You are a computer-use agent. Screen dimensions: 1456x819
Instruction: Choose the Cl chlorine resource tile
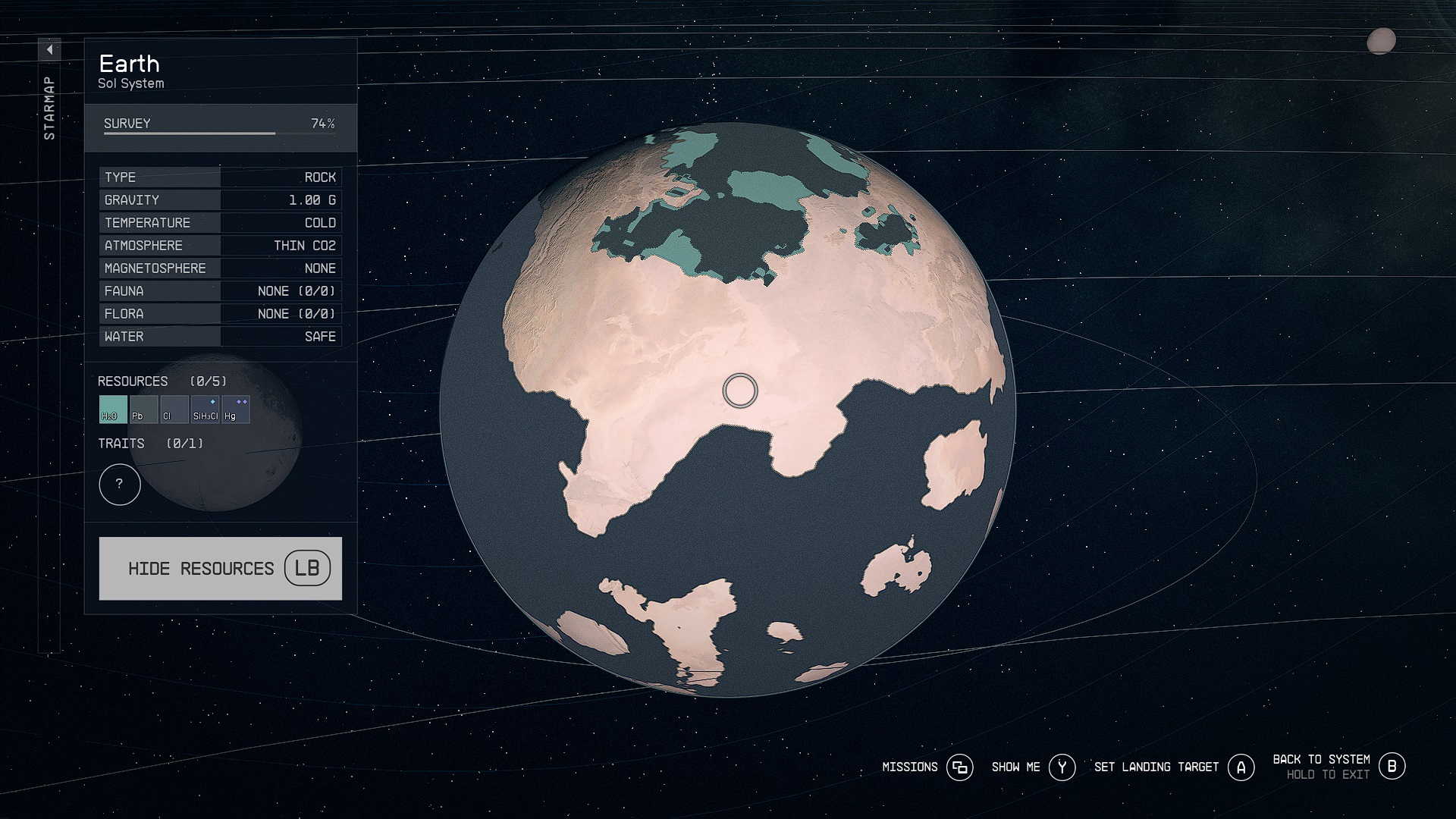click(174, 409)
